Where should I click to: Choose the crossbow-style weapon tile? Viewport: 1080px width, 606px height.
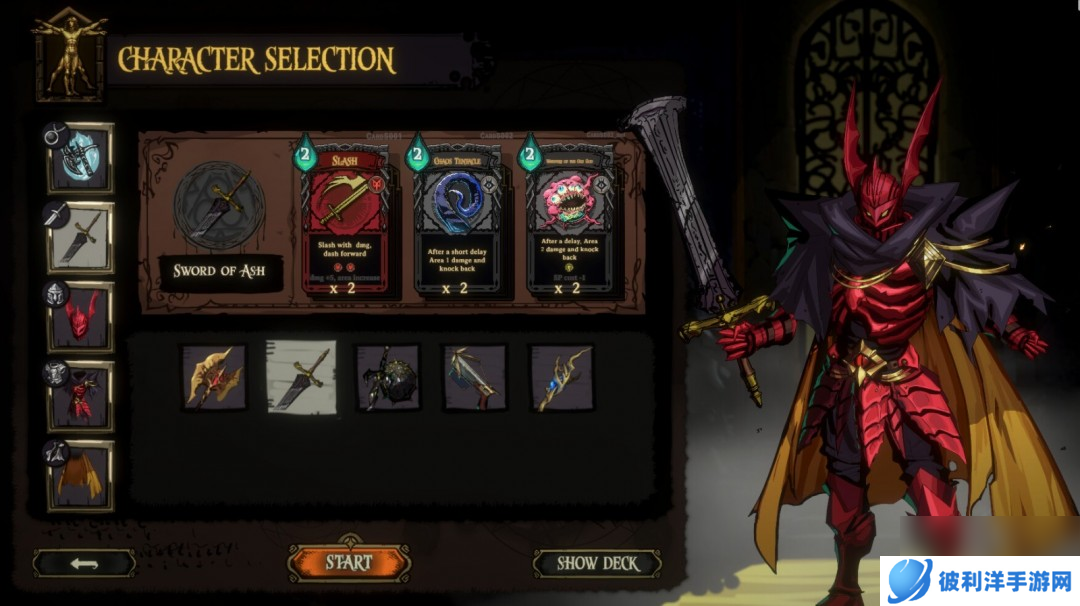click(x=474, y=377)
